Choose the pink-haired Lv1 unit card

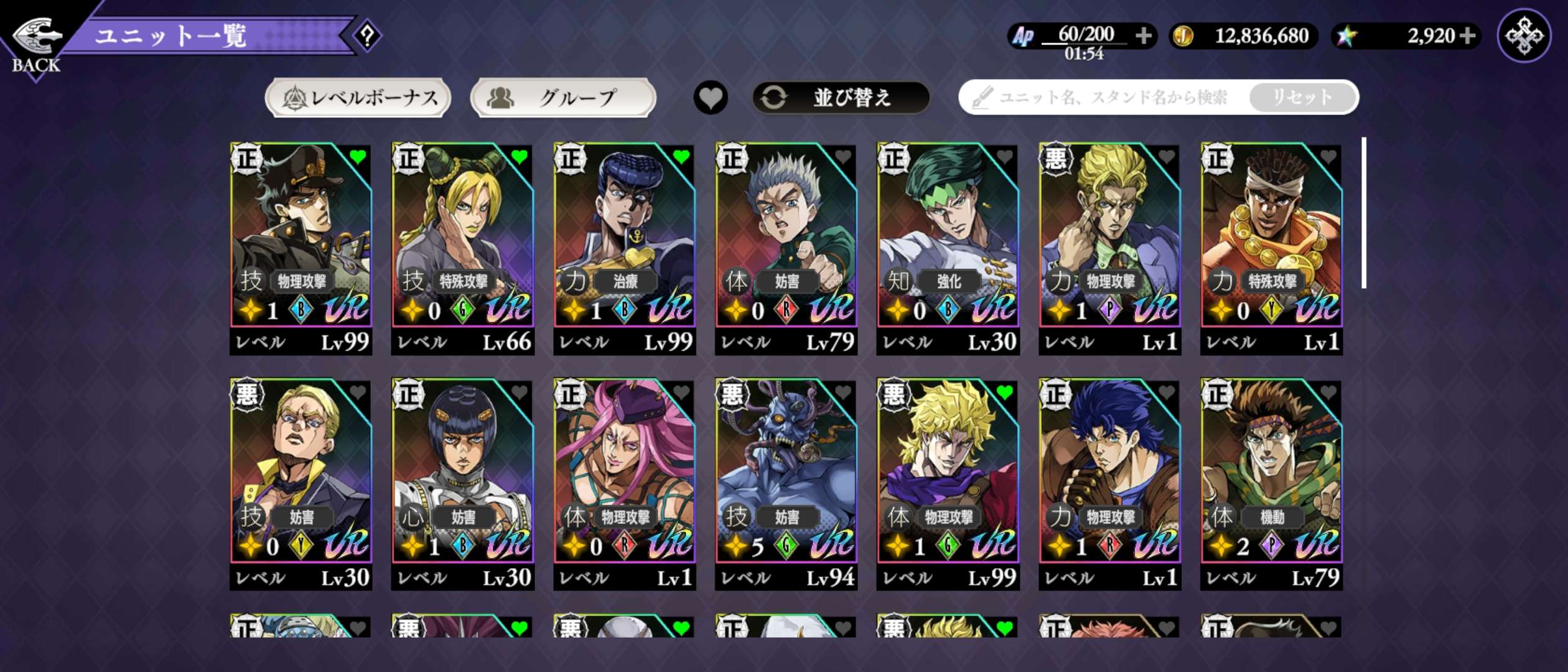pyautogui.click(x=624, y=484)
